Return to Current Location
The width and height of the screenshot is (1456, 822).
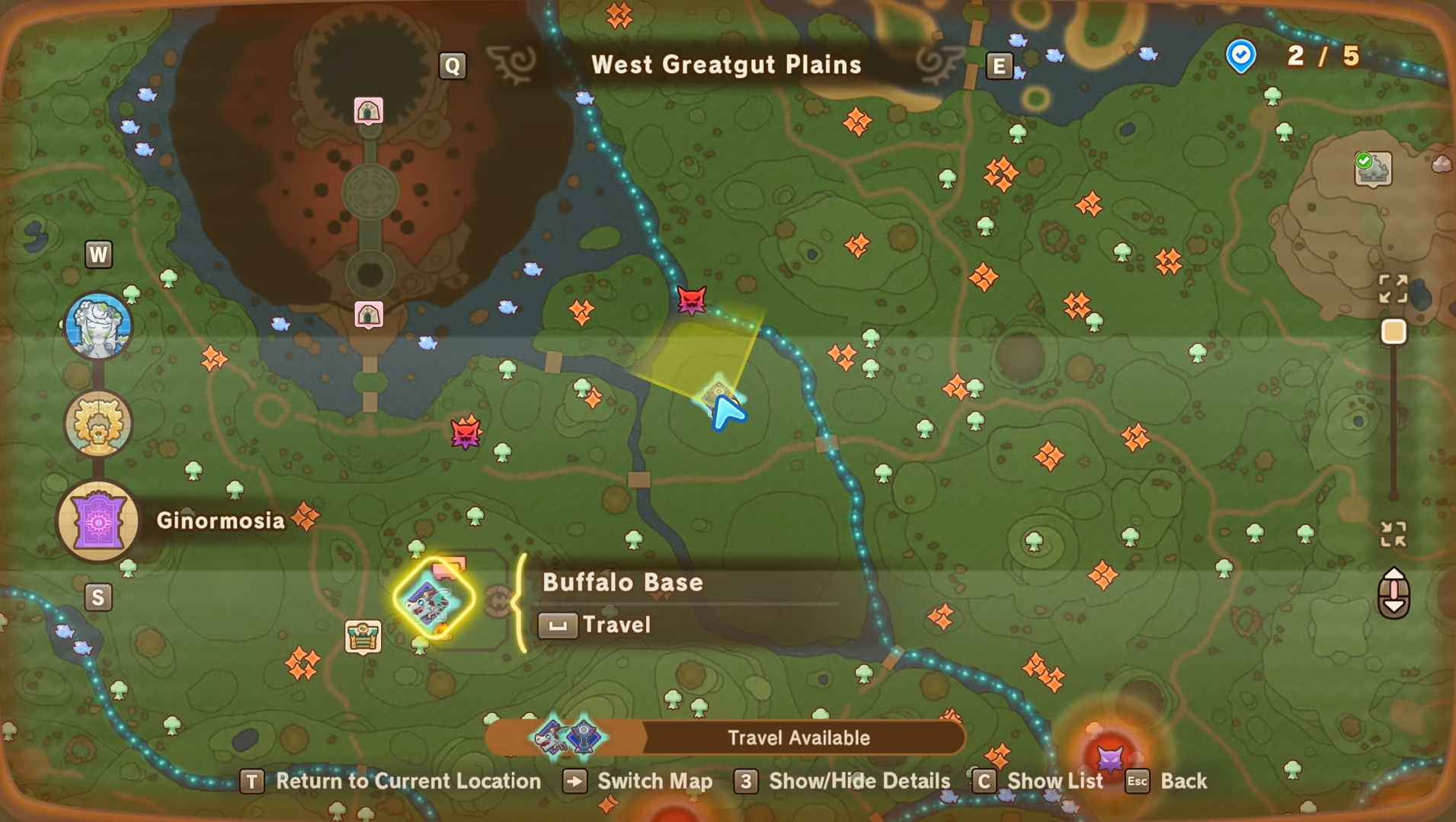(x=390, y=781)
